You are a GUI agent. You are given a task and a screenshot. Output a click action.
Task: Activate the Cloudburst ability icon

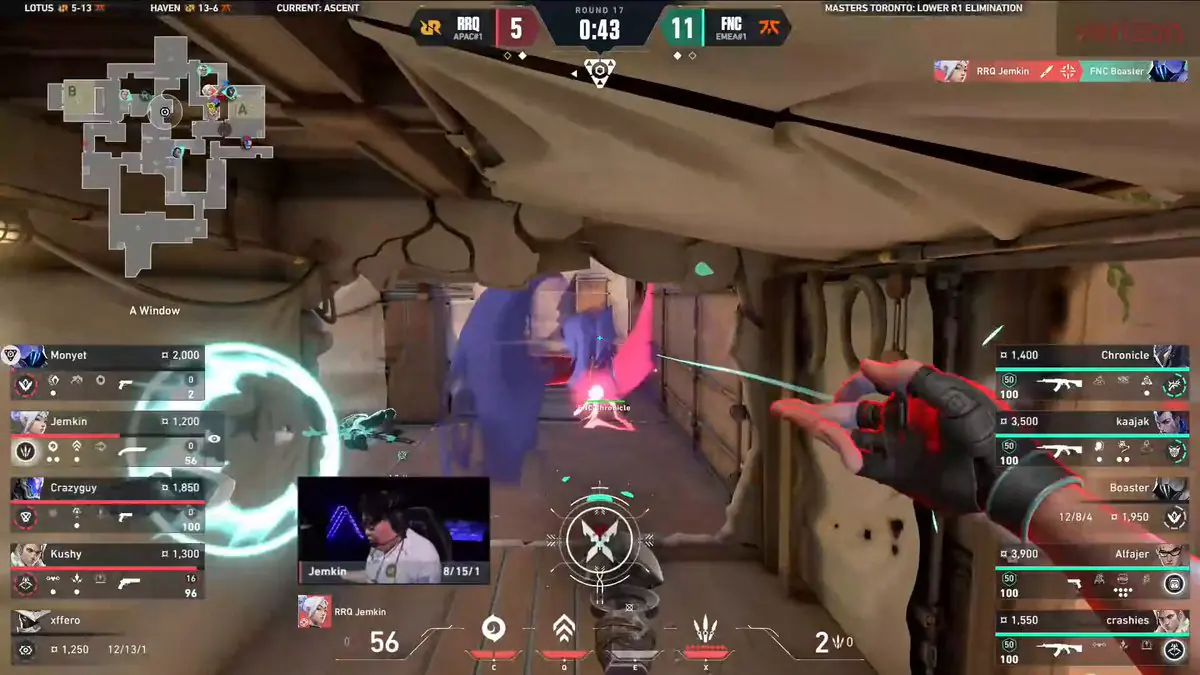[x=493, y=630]
